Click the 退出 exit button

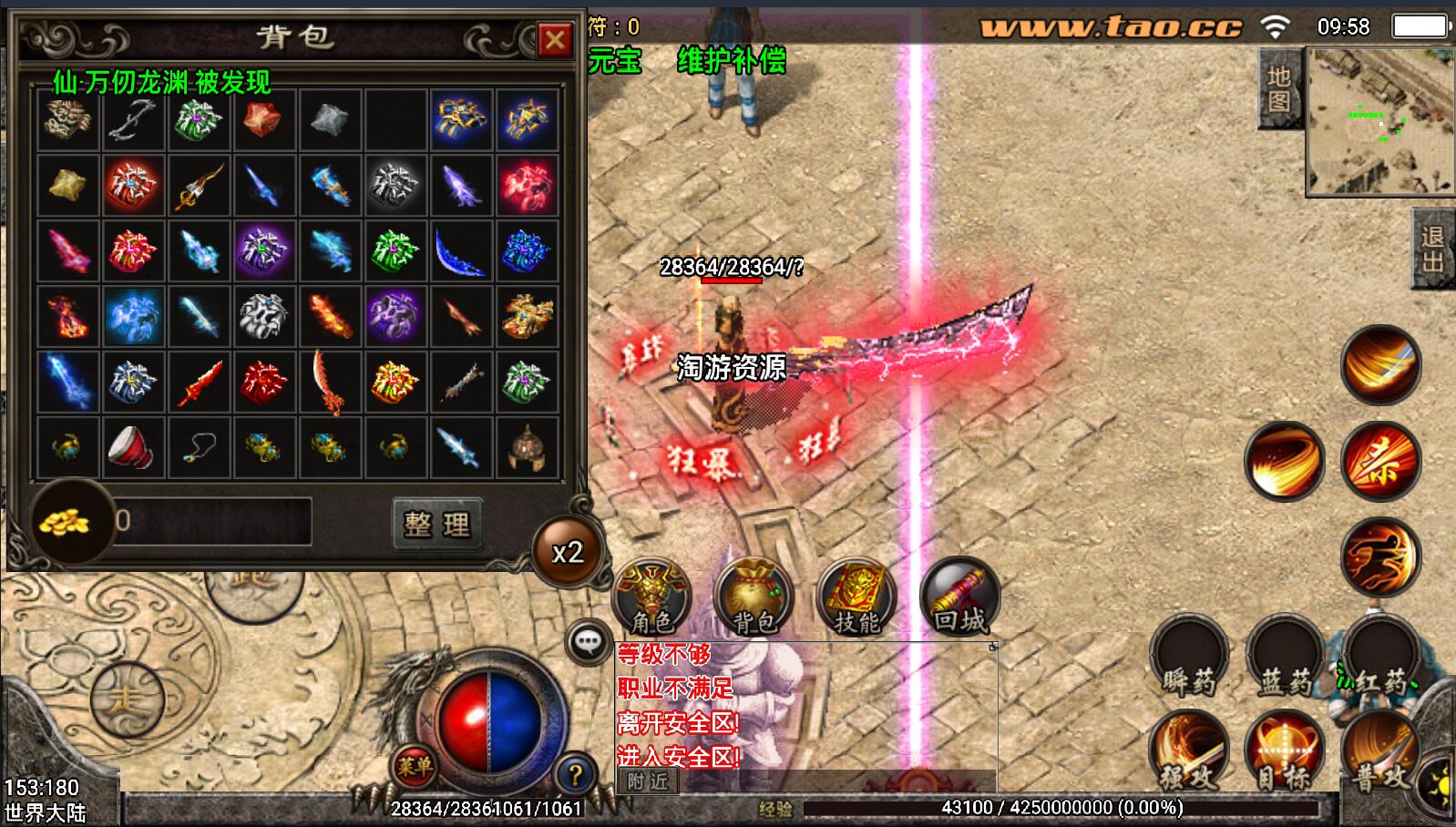point(1432,249)
